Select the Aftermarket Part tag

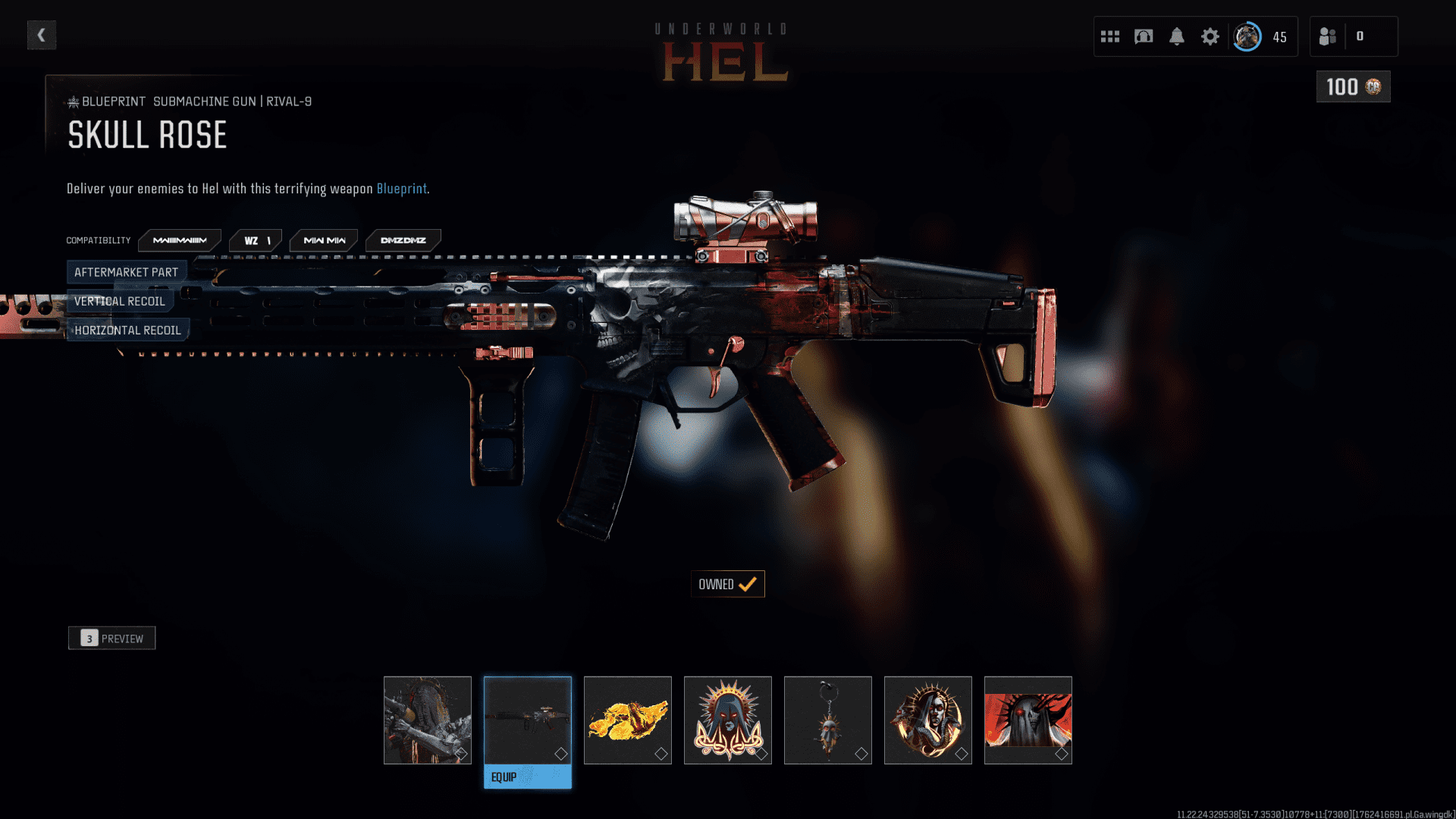[x=126, y=272]
